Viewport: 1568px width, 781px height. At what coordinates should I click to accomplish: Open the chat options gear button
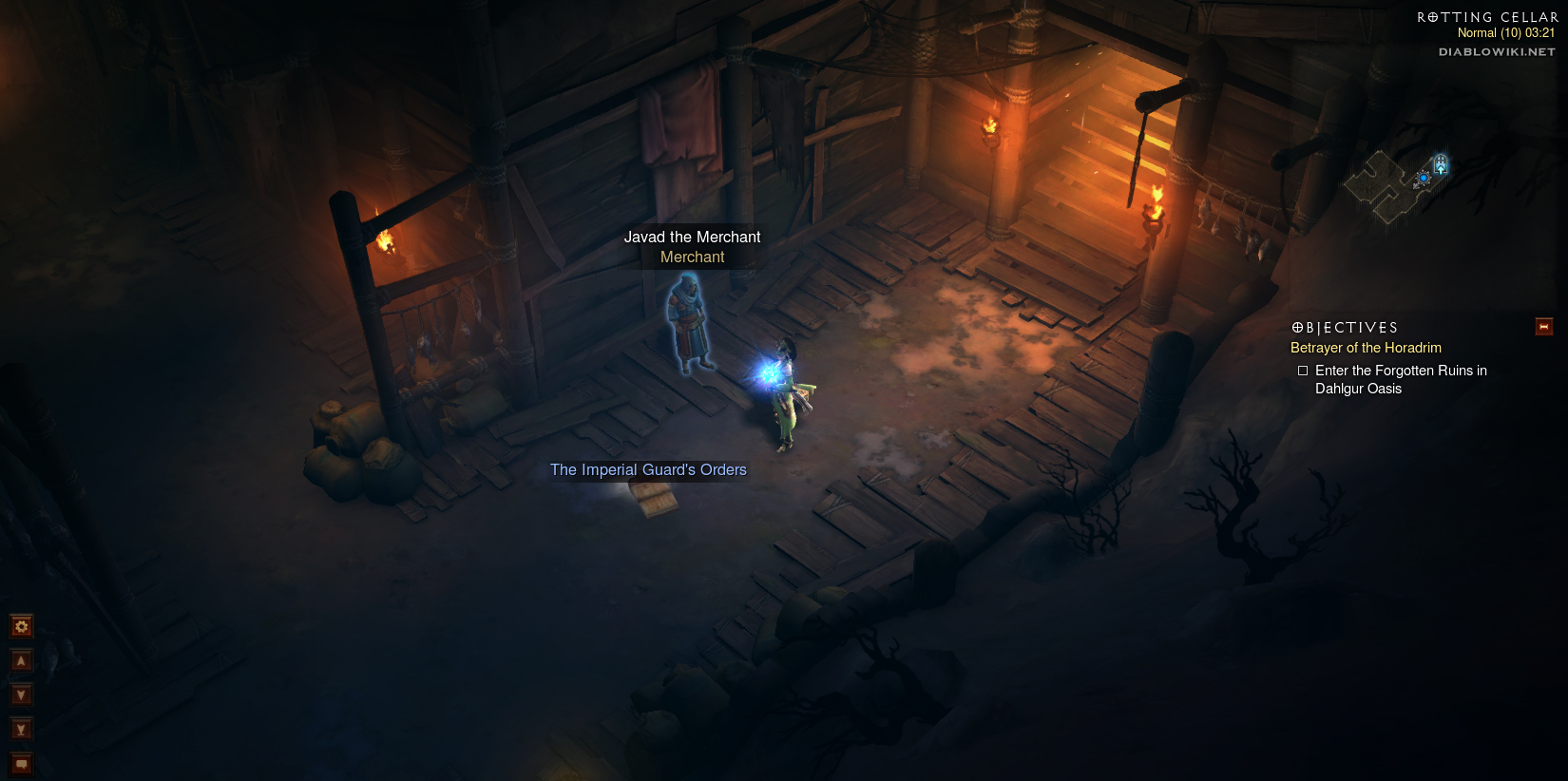coord(21,626)
